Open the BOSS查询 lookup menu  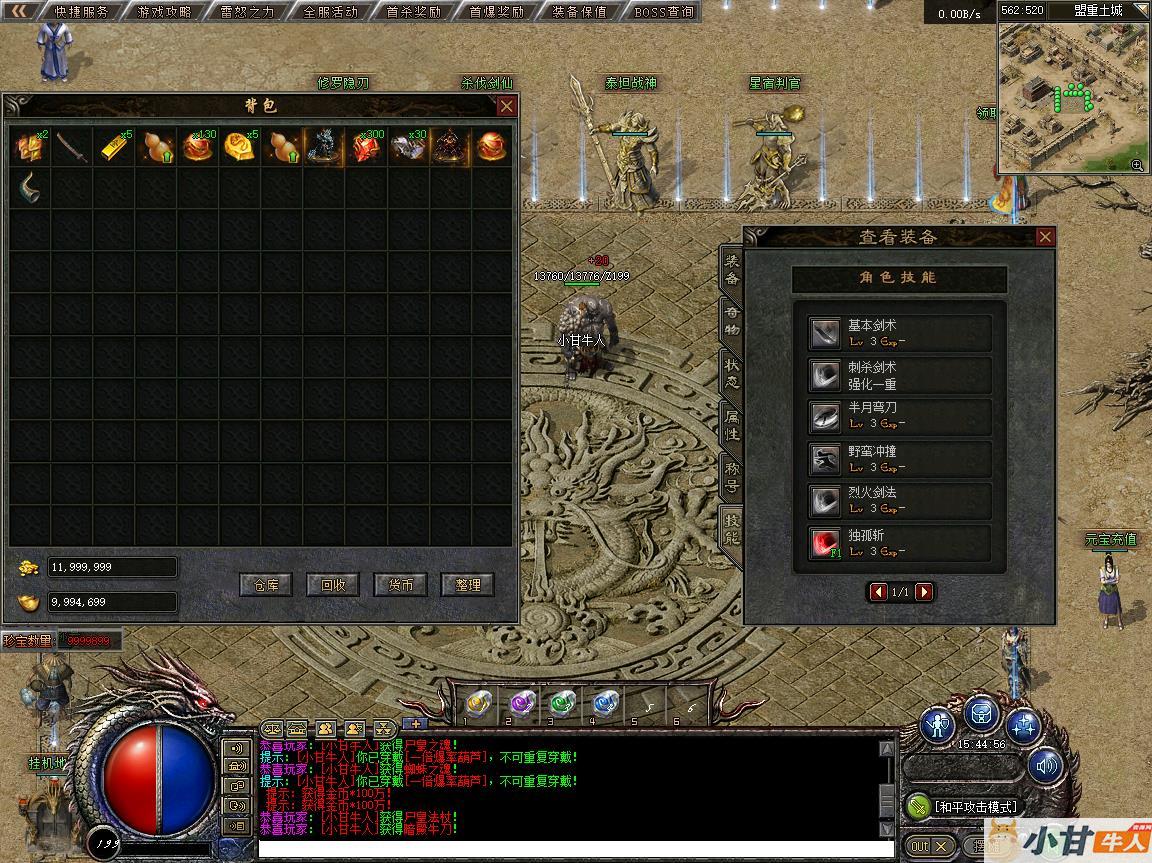click(663, 12)
